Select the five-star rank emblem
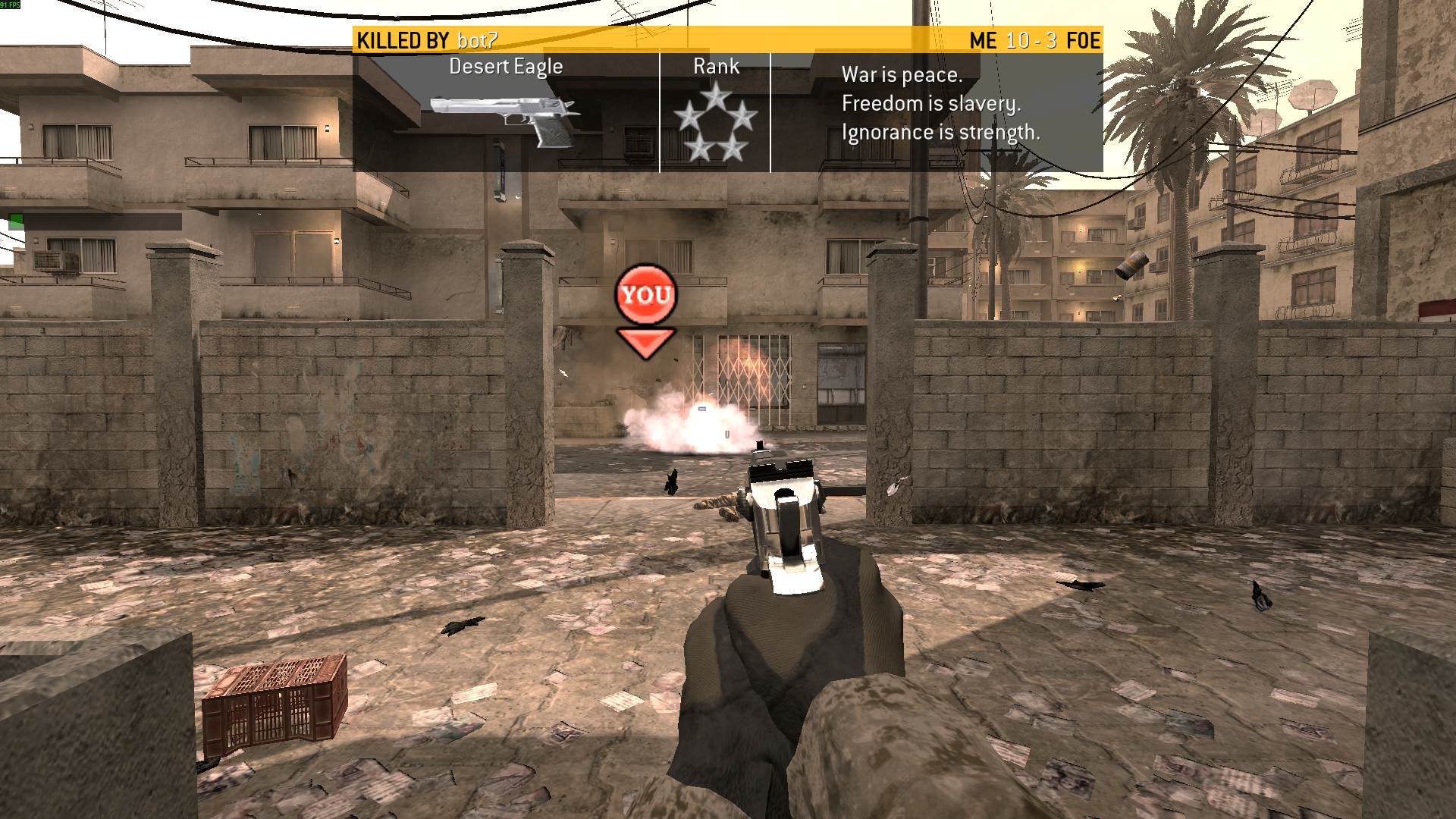Image resolution: width=1456 pixels, height=819 pixels. (715, 123)
